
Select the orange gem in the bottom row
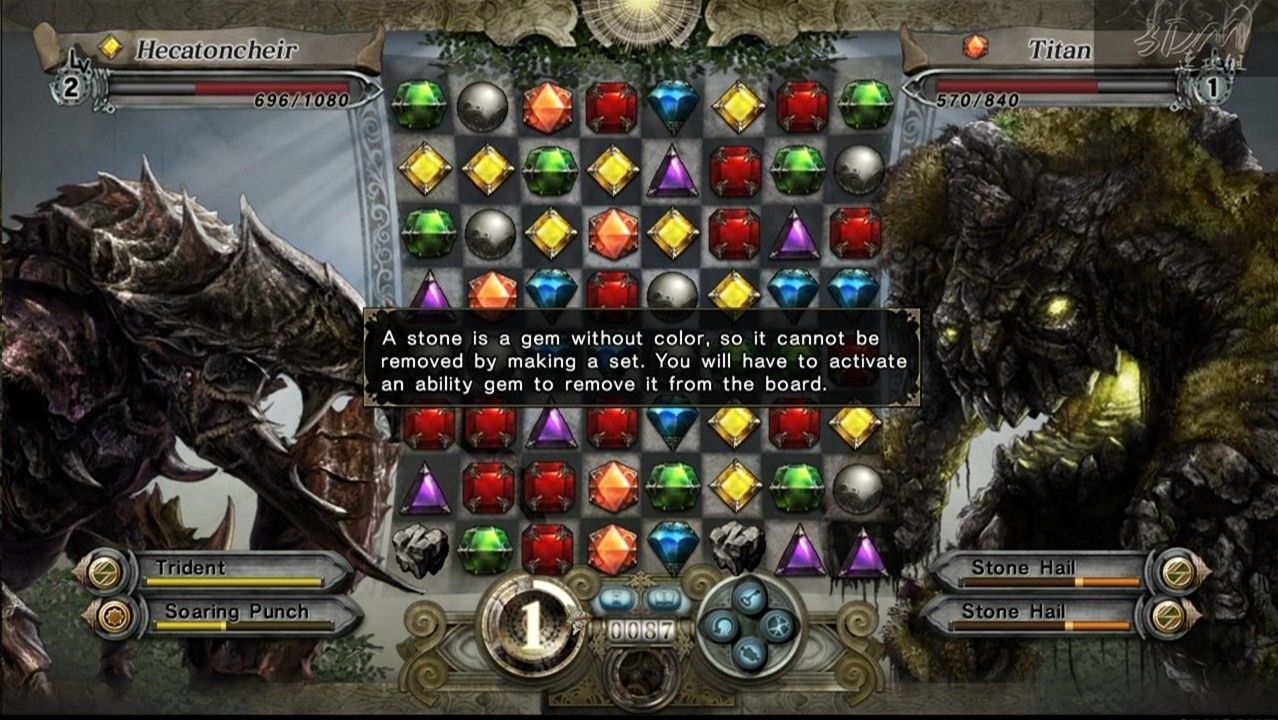pos(612,549)
